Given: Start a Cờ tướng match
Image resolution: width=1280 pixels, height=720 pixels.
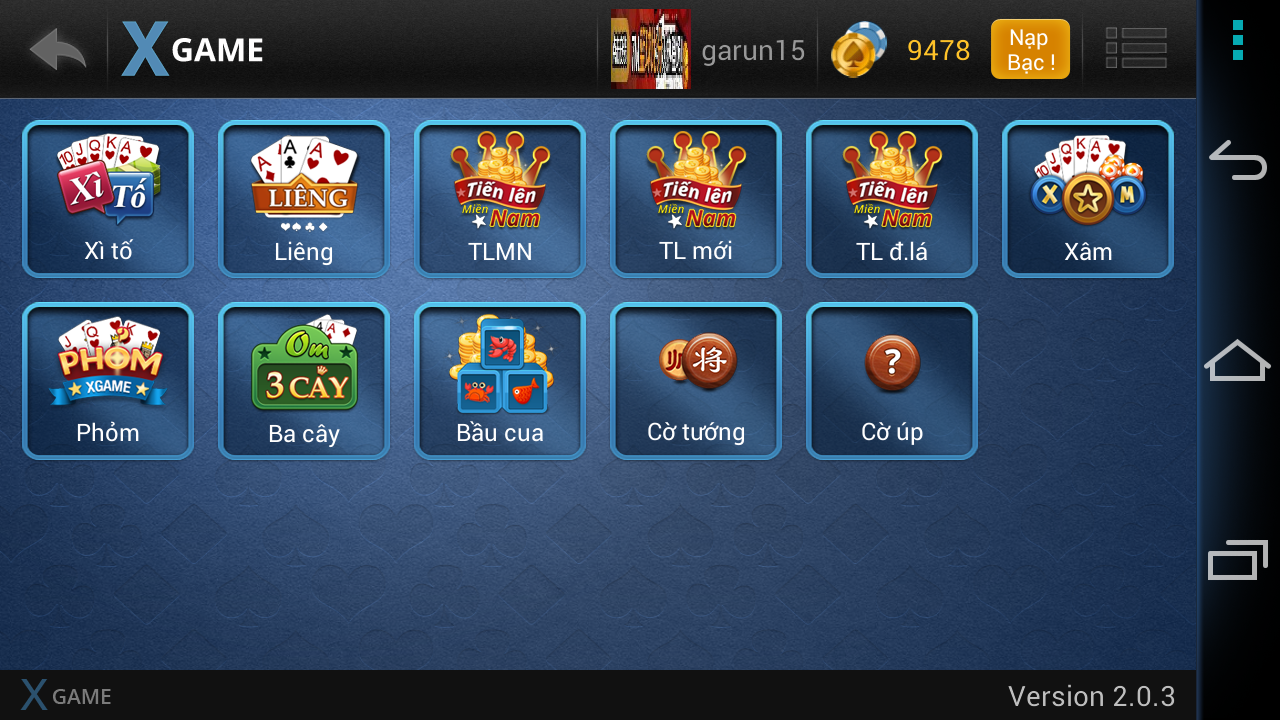Looking at the screenshot, I should 695,380.
